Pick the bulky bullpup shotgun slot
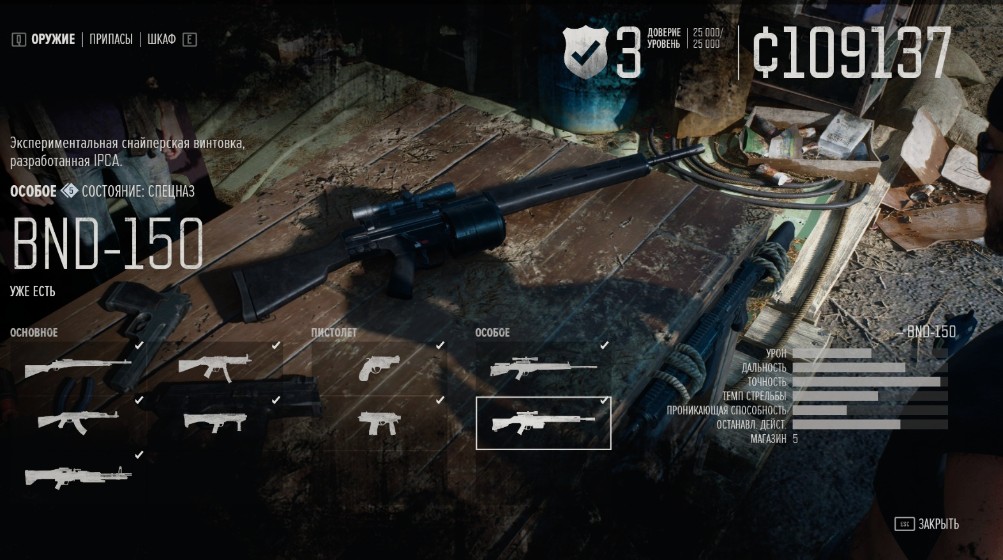The image size is (1003, 560). 215,421
